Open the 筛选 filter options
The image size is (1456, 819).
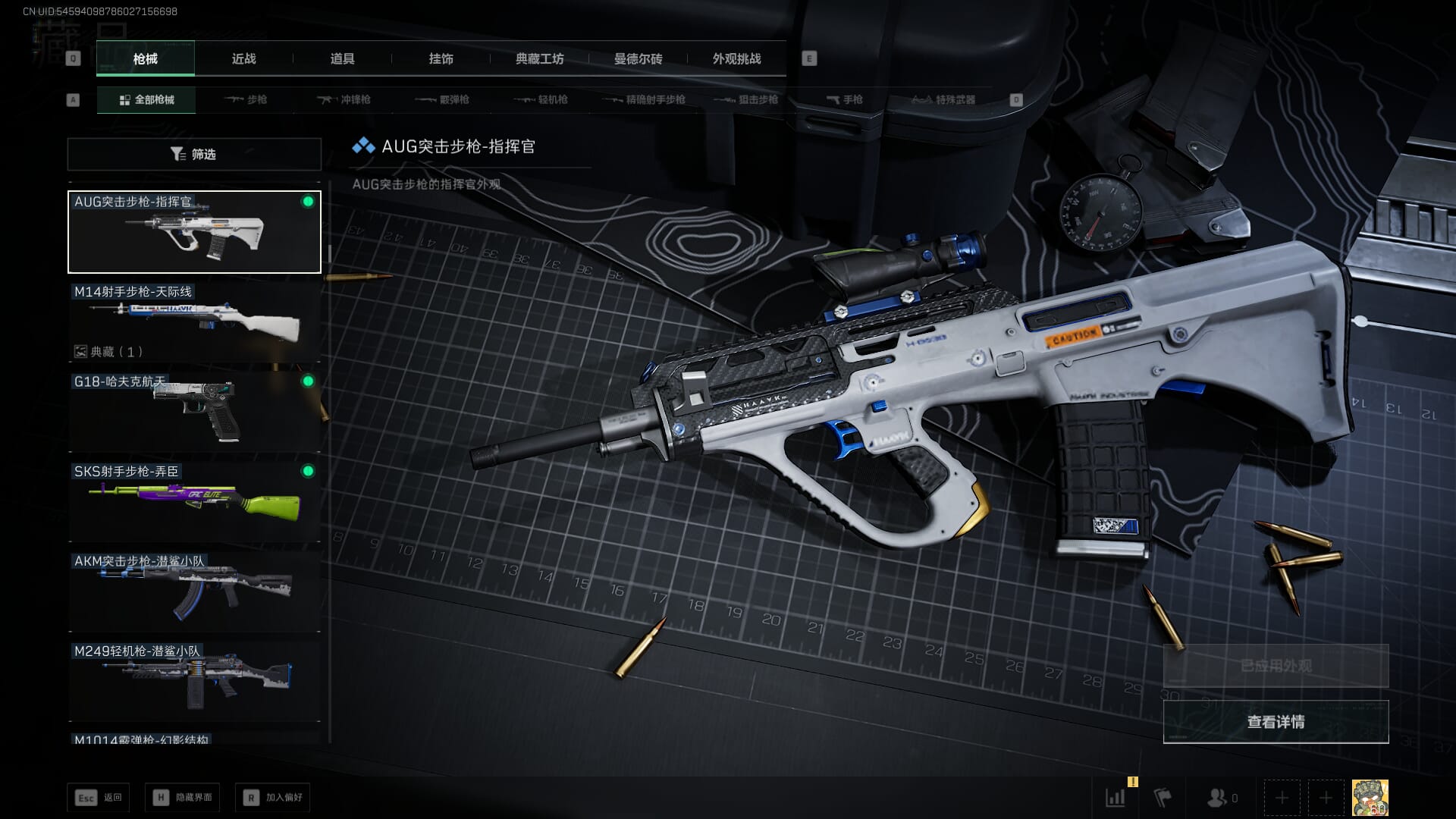194,154
